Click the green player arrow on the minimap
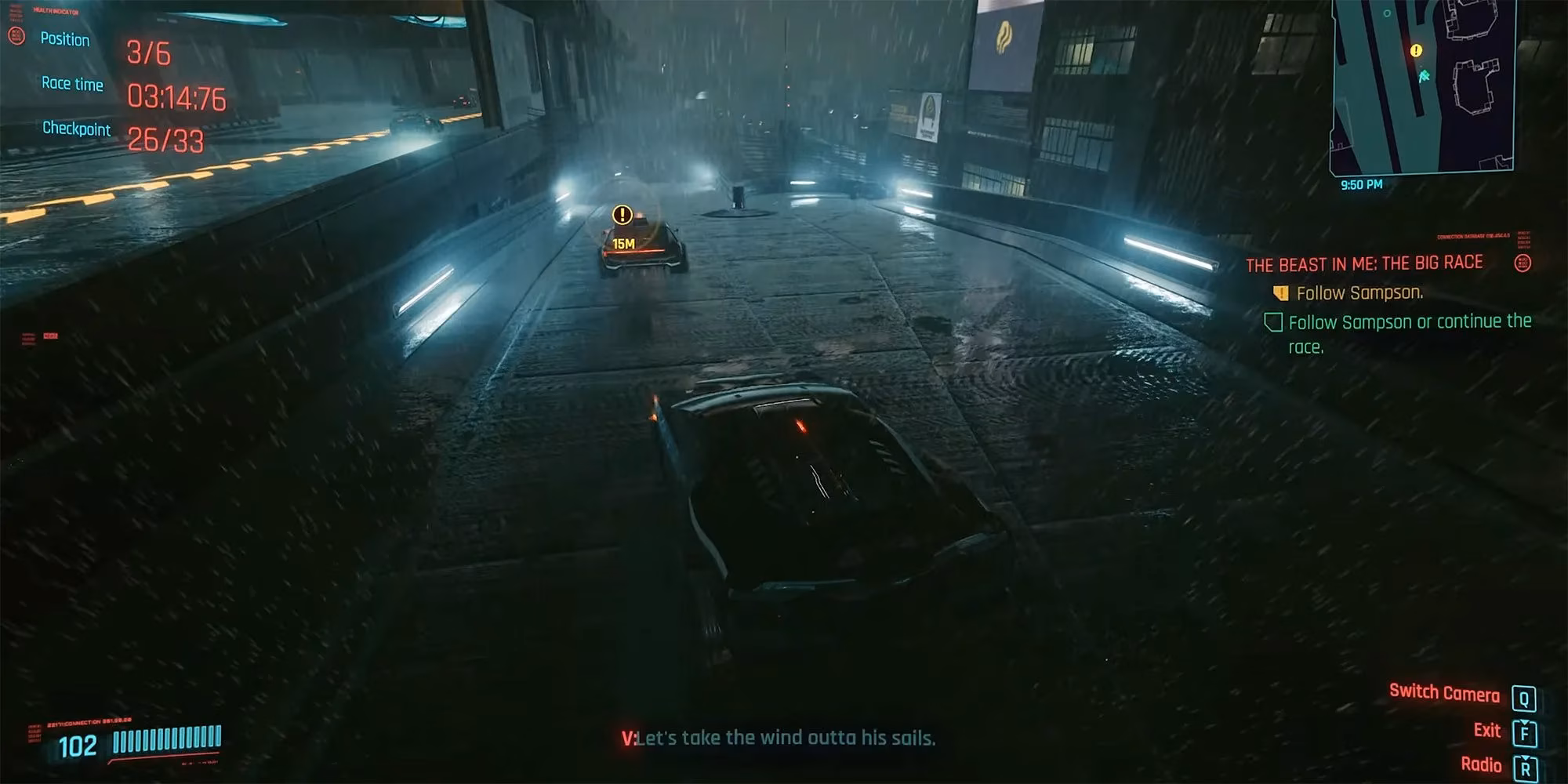Viewport: 1568px width, 784px height. 1424,76
